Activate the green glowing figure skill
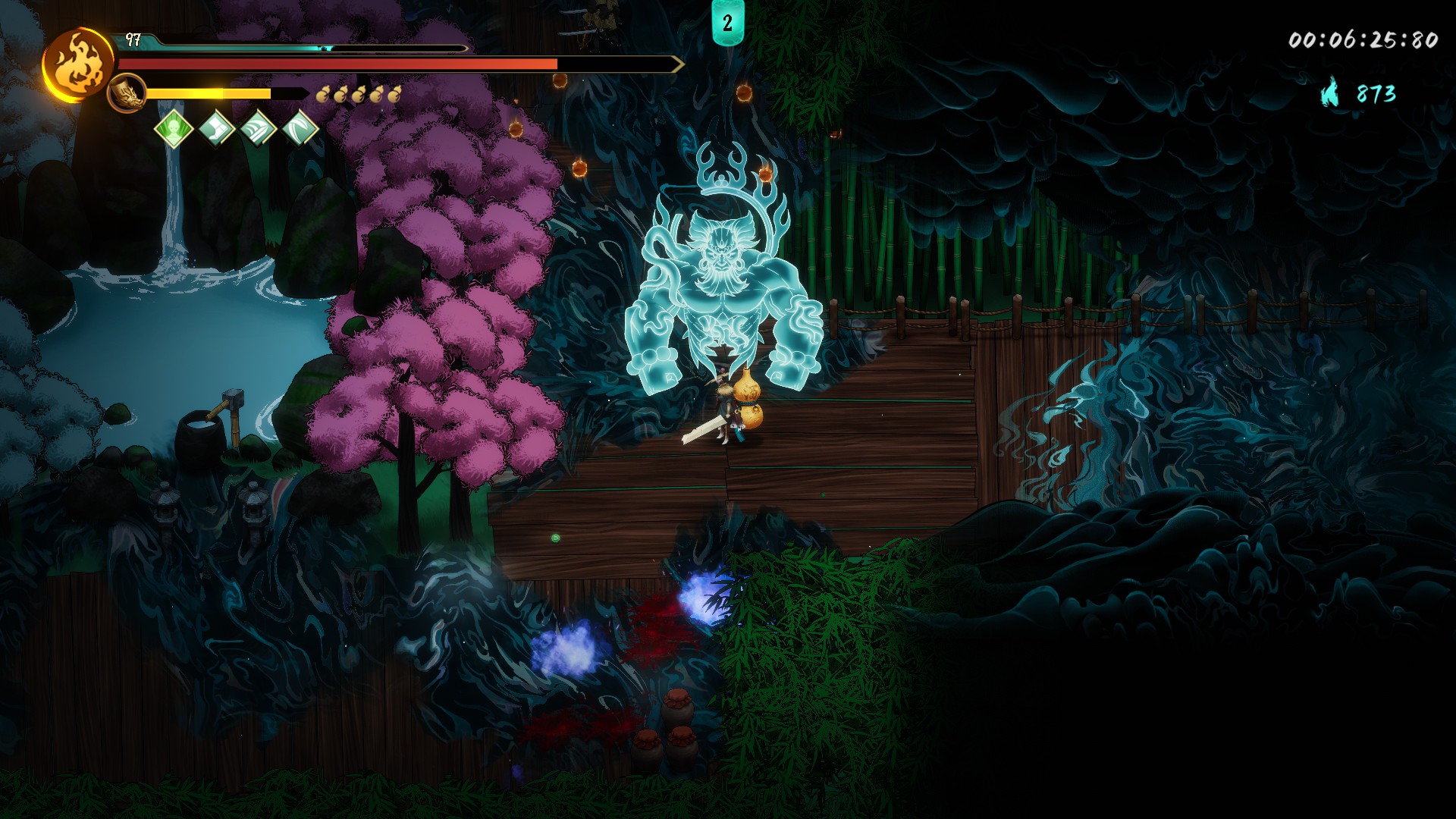This screenshot has height=819, width=1456. pos(174,128)
